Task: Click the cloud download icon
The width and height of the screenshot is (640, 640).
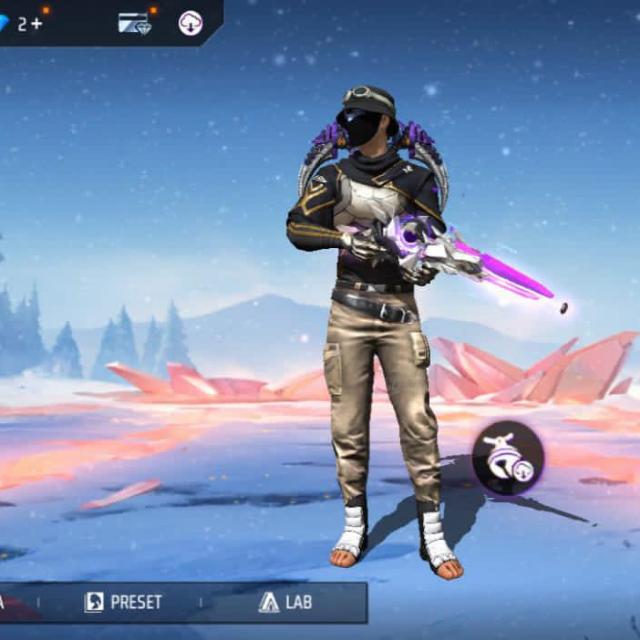Action: click(x=190, y=23)
